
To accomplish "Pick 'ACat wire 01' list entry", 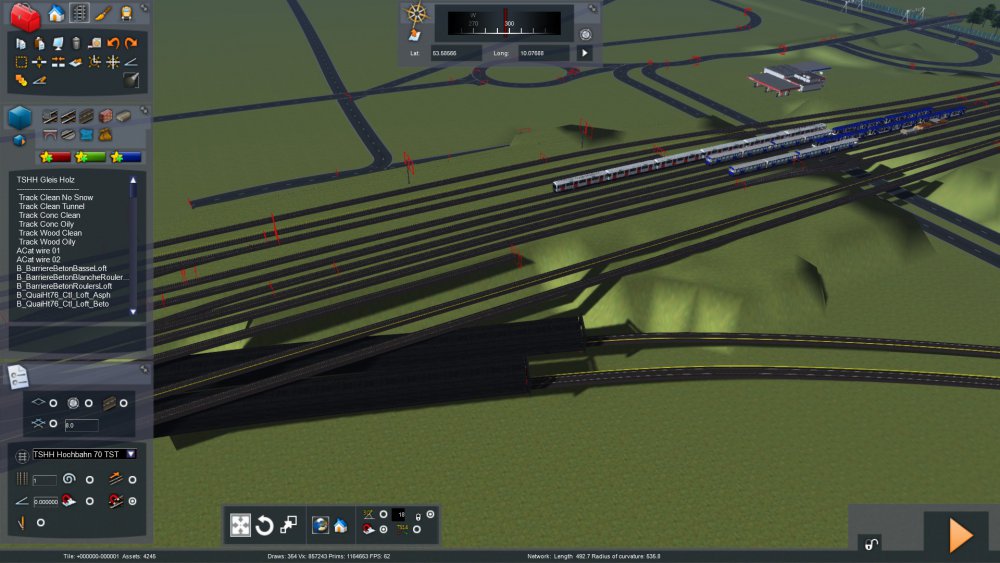I will pyautogui.click(x=39, y=251).
